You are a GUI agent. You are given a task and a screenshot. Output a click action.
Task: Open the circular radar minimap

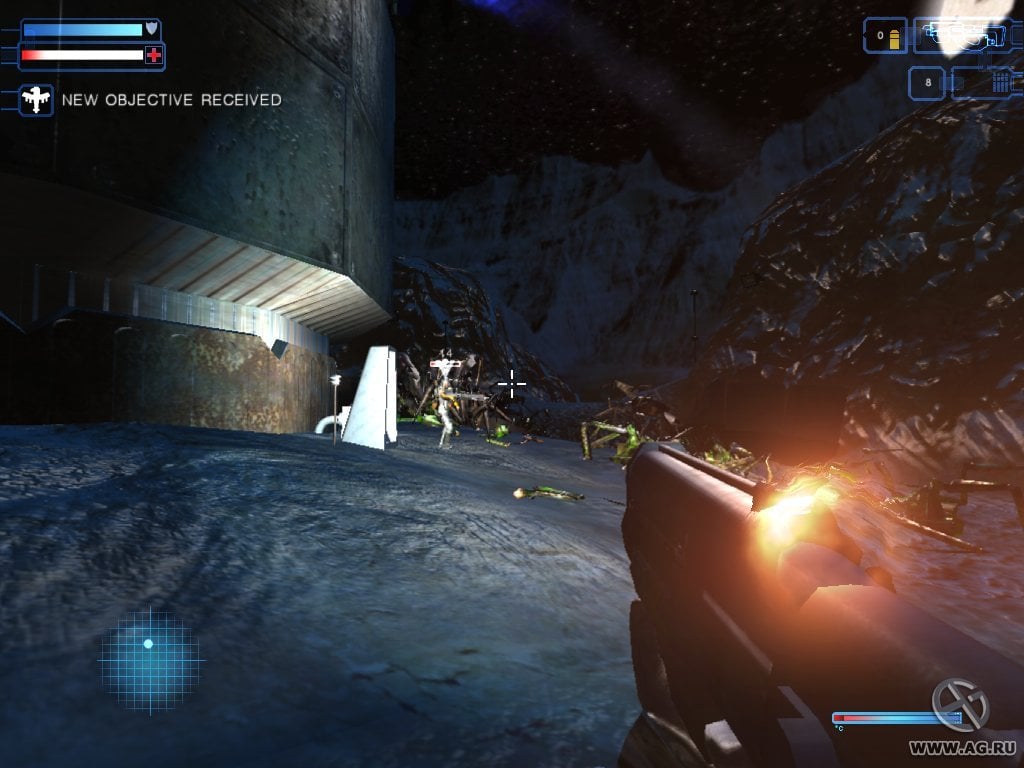click(149, 661)
